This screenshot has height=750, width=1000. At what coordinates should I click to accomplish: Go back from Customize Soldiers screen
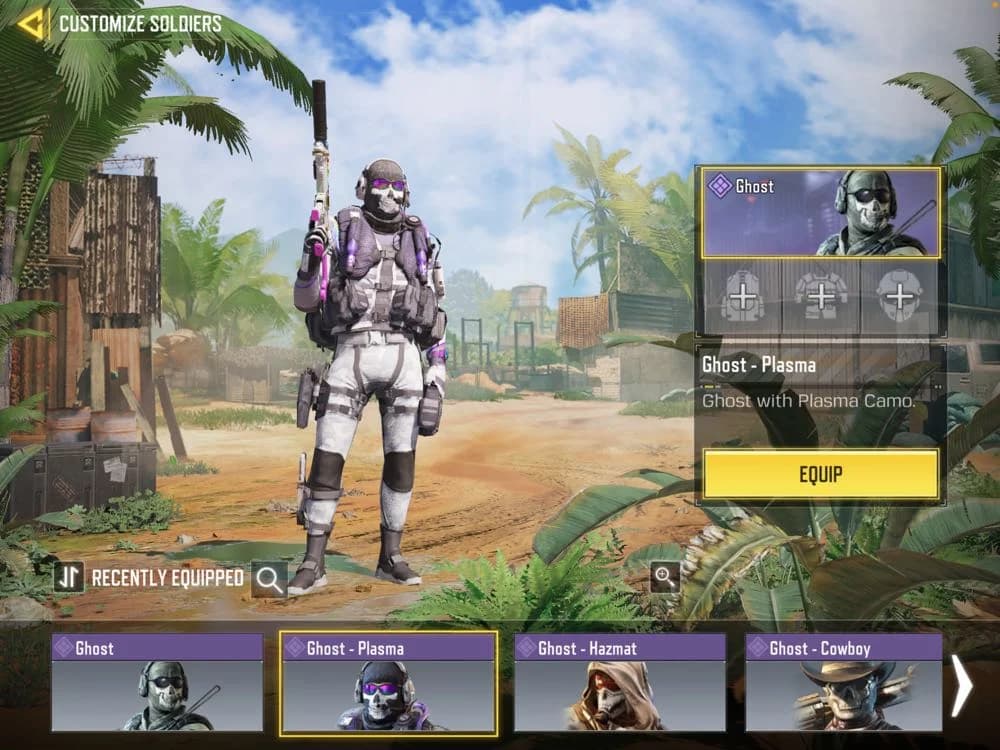coord(32,23)
